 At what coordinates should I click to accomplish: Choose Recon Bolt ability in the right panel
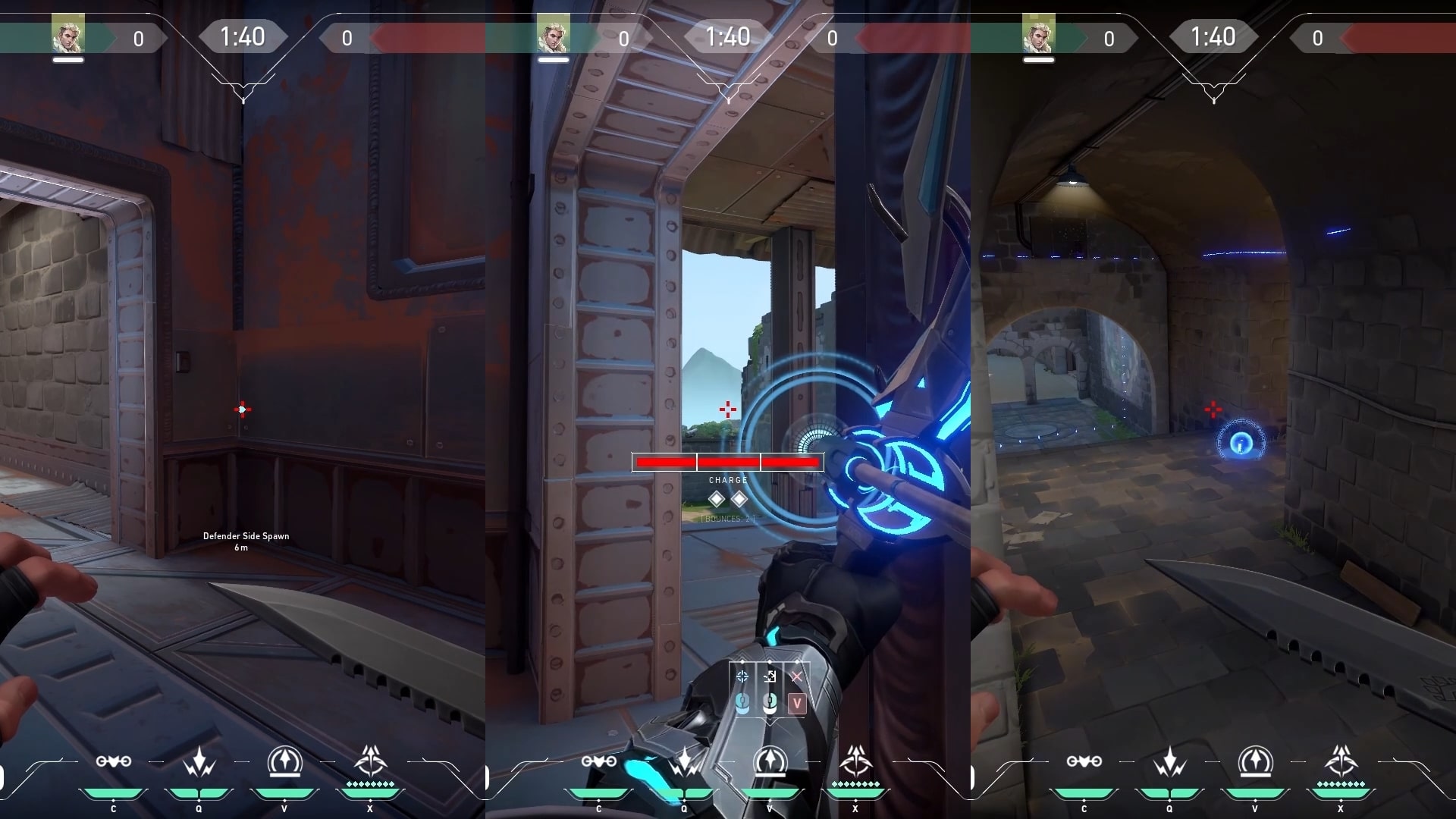tap(1256, 761)
